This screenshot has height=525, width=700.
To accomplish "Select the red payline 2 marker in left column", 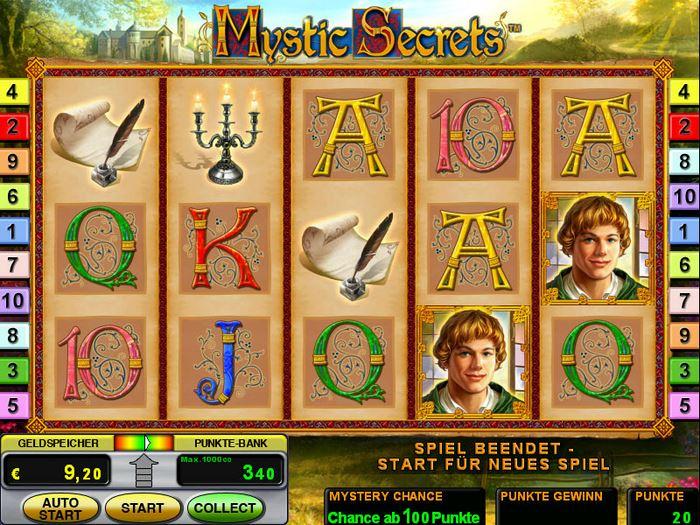I will coord(12,127).
